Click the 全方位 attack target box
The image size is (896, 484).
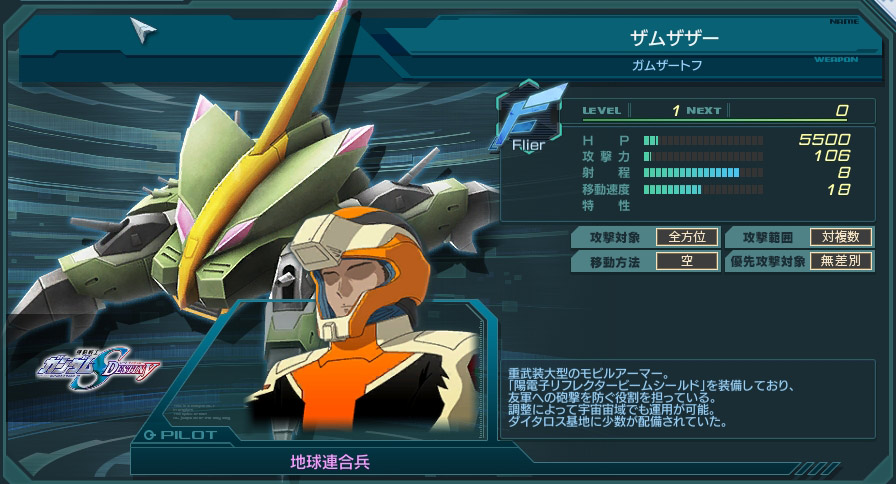point(687,237)
